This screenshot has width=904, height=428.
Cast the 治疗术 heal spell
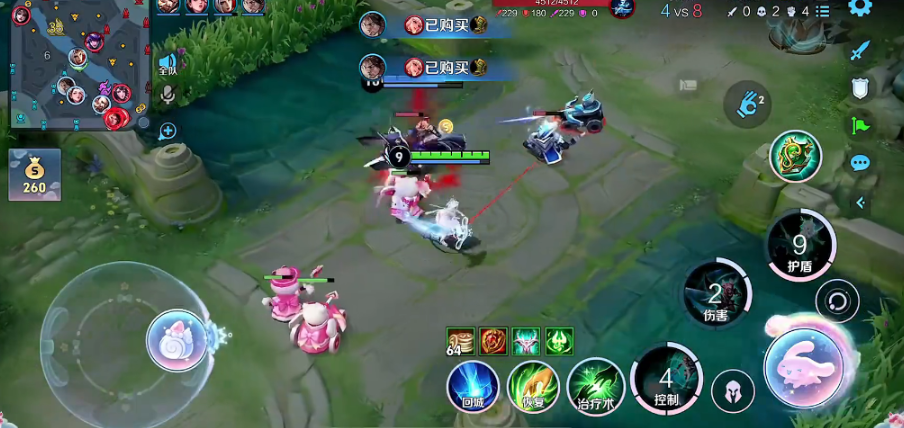click(x=596, y=386)
